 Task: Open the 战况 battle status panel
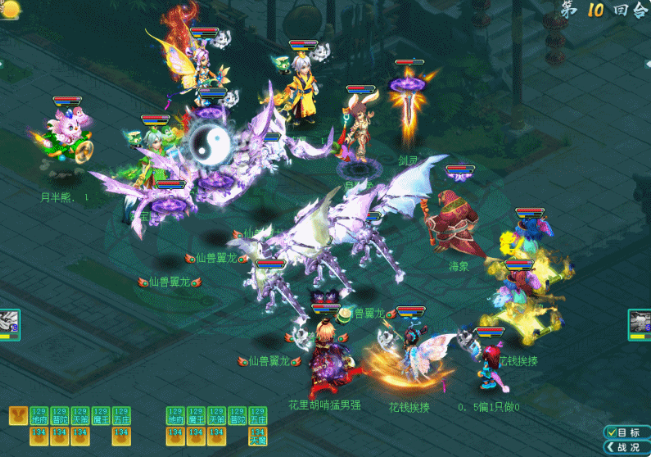point(626,446)
